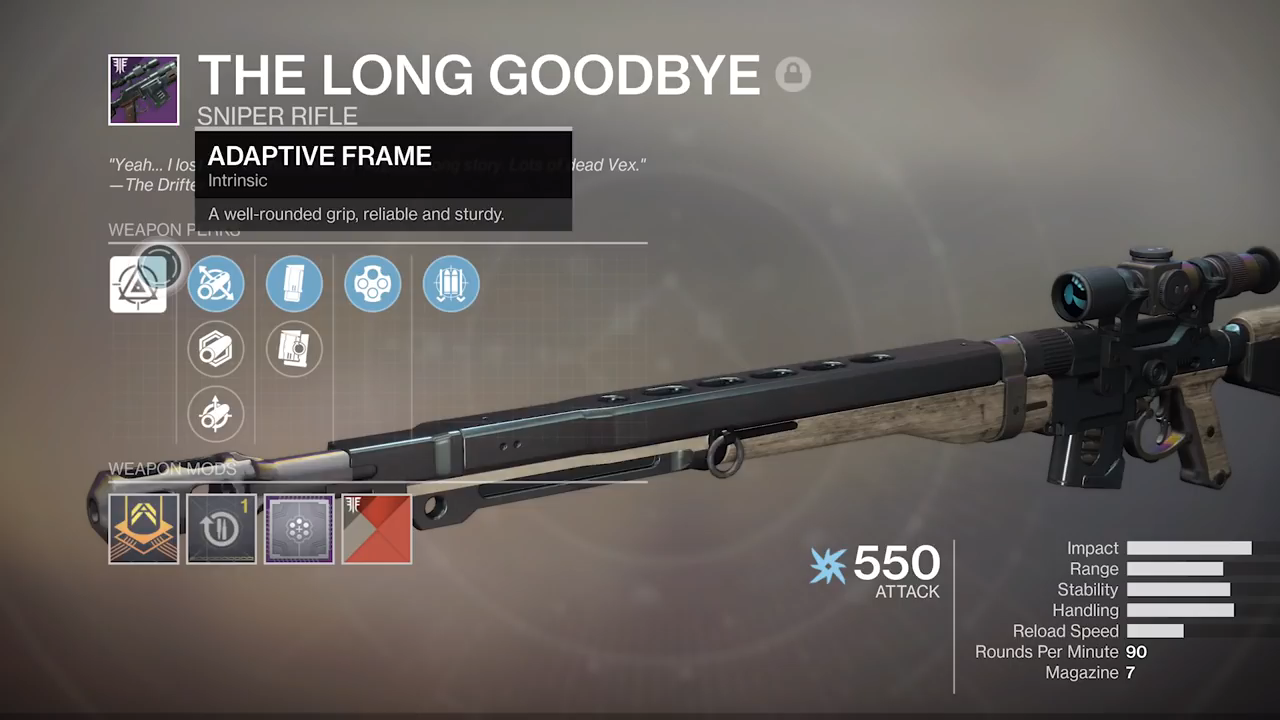Toggle the lock icon beside weapon name

pos(793,75)
